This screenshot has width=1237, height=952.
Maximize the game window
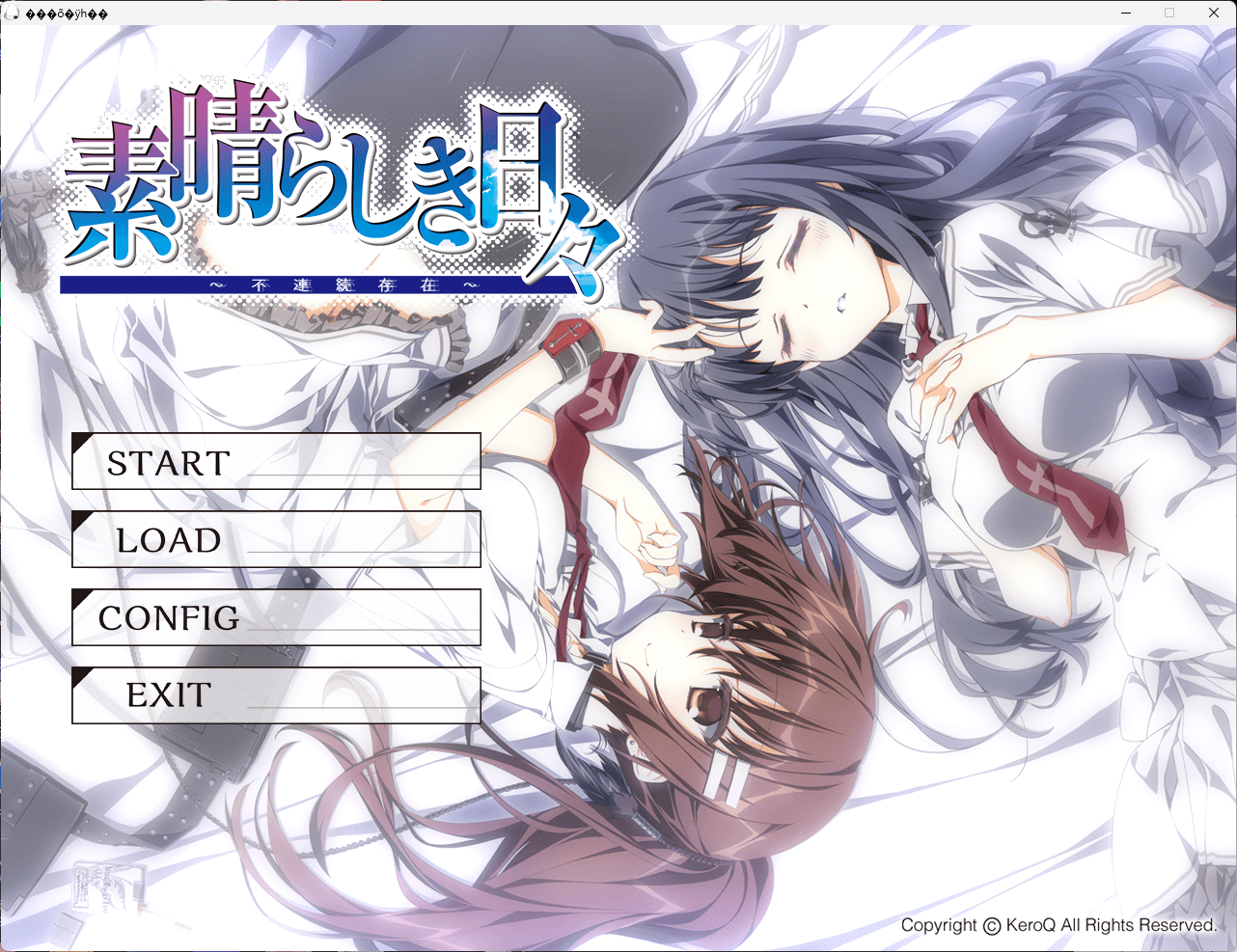pyautogui.click(x=1168, y=13)
